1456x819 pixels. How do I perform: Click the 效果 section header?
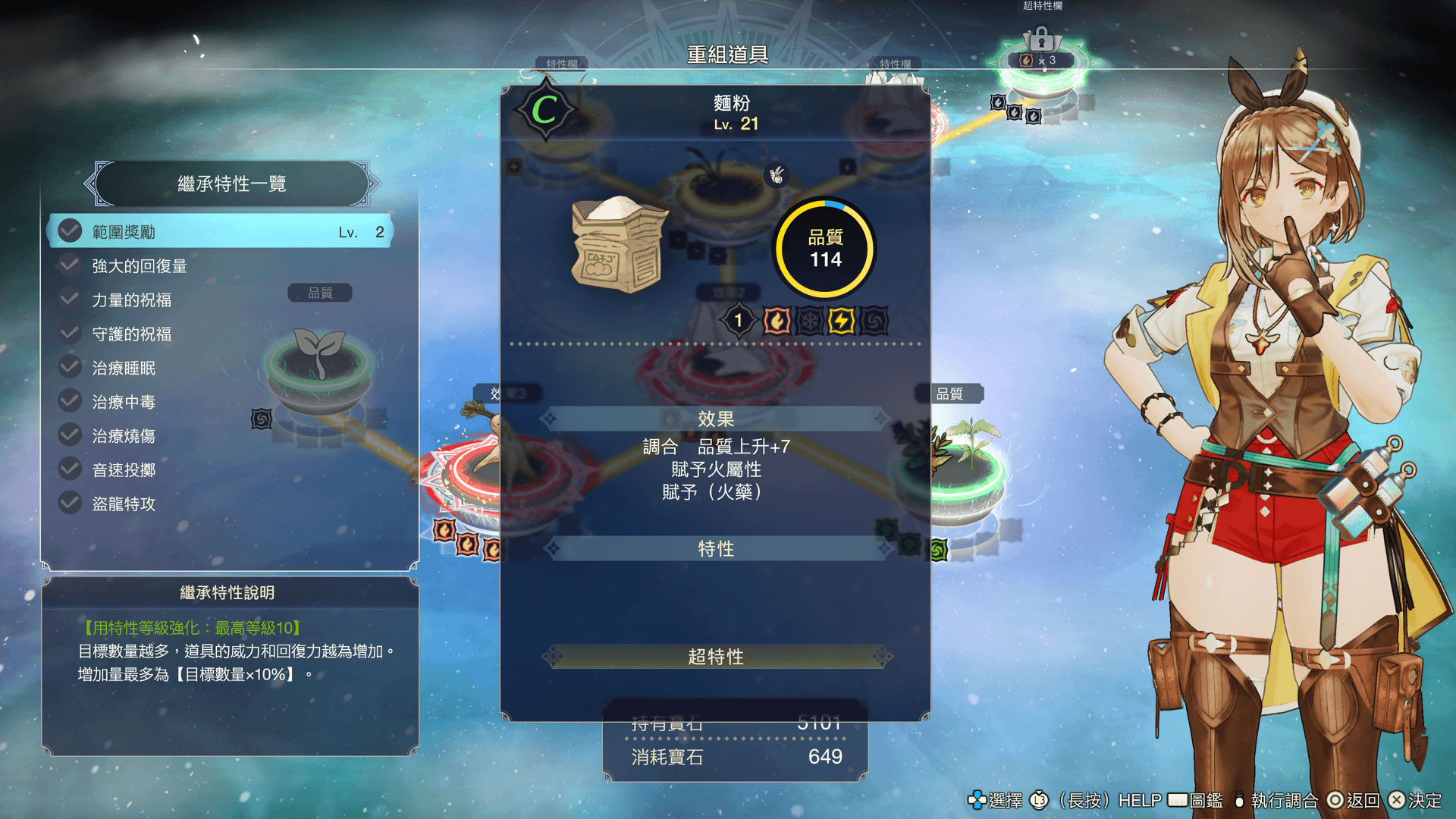(x=716, y=419)
